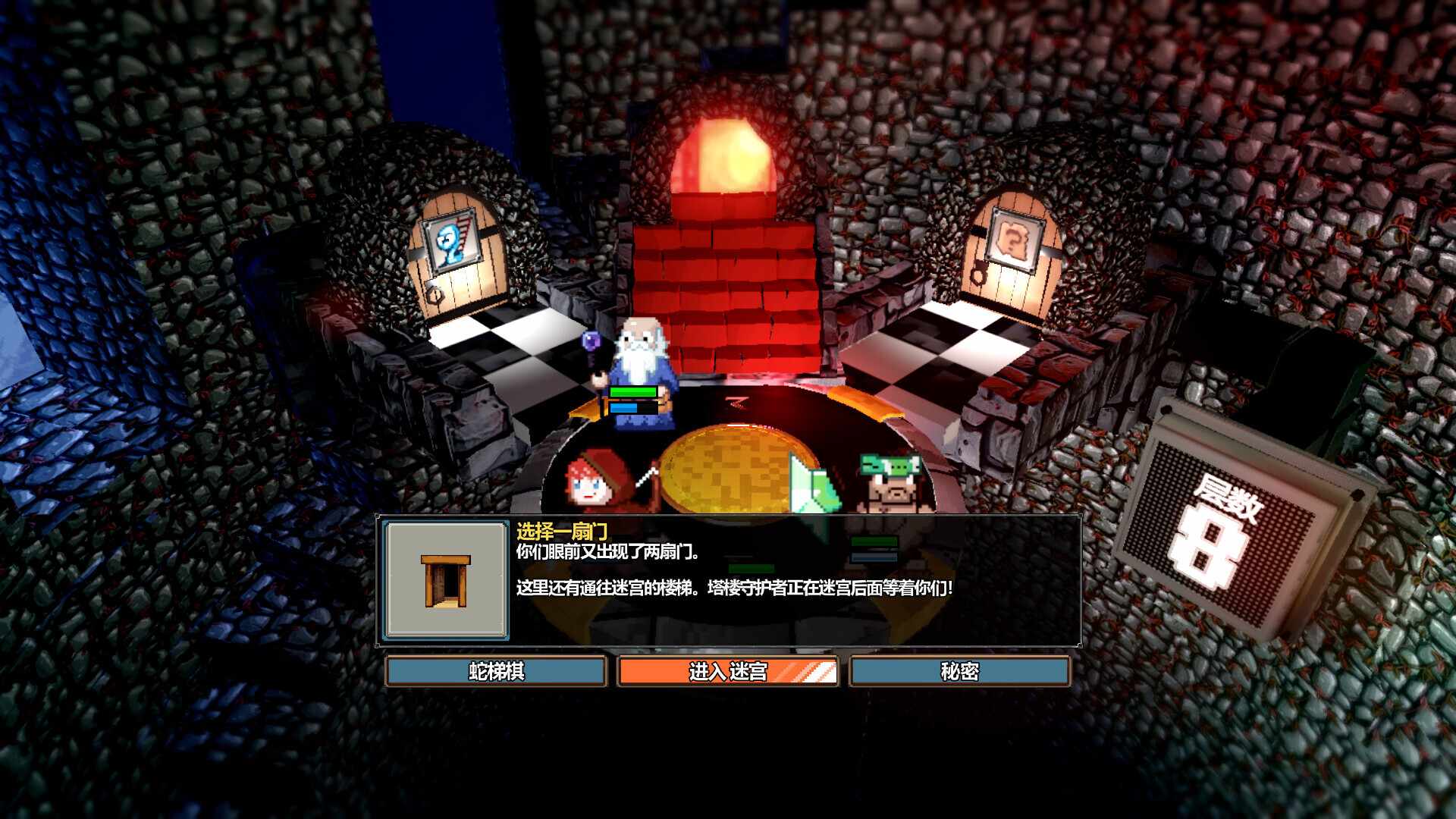The width and height of the screenshot is (1456, 819).
Task: Select the 进入迷宫 button
Action: click(728, 671)
